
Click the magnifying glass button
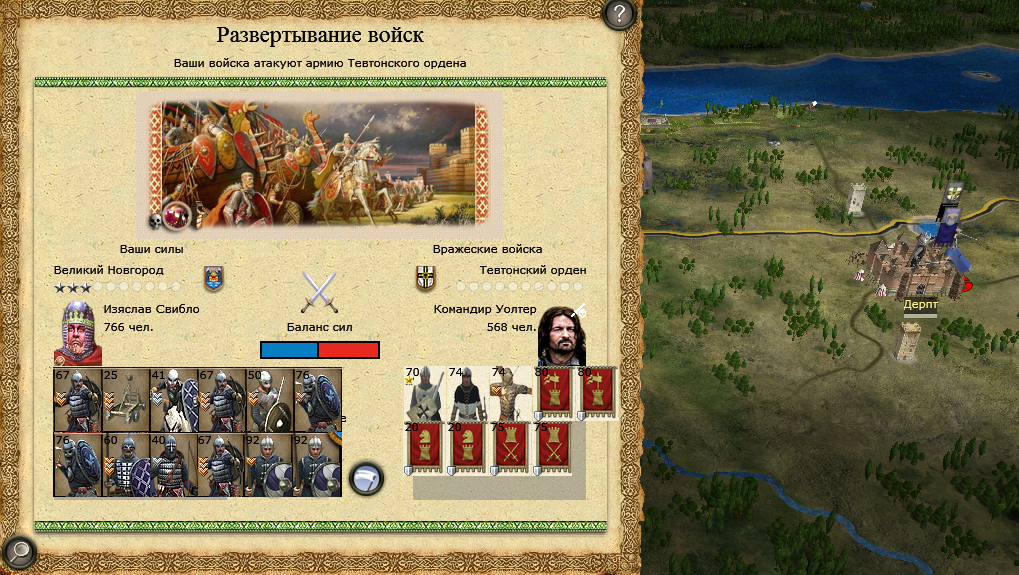(x=19, y=551)
